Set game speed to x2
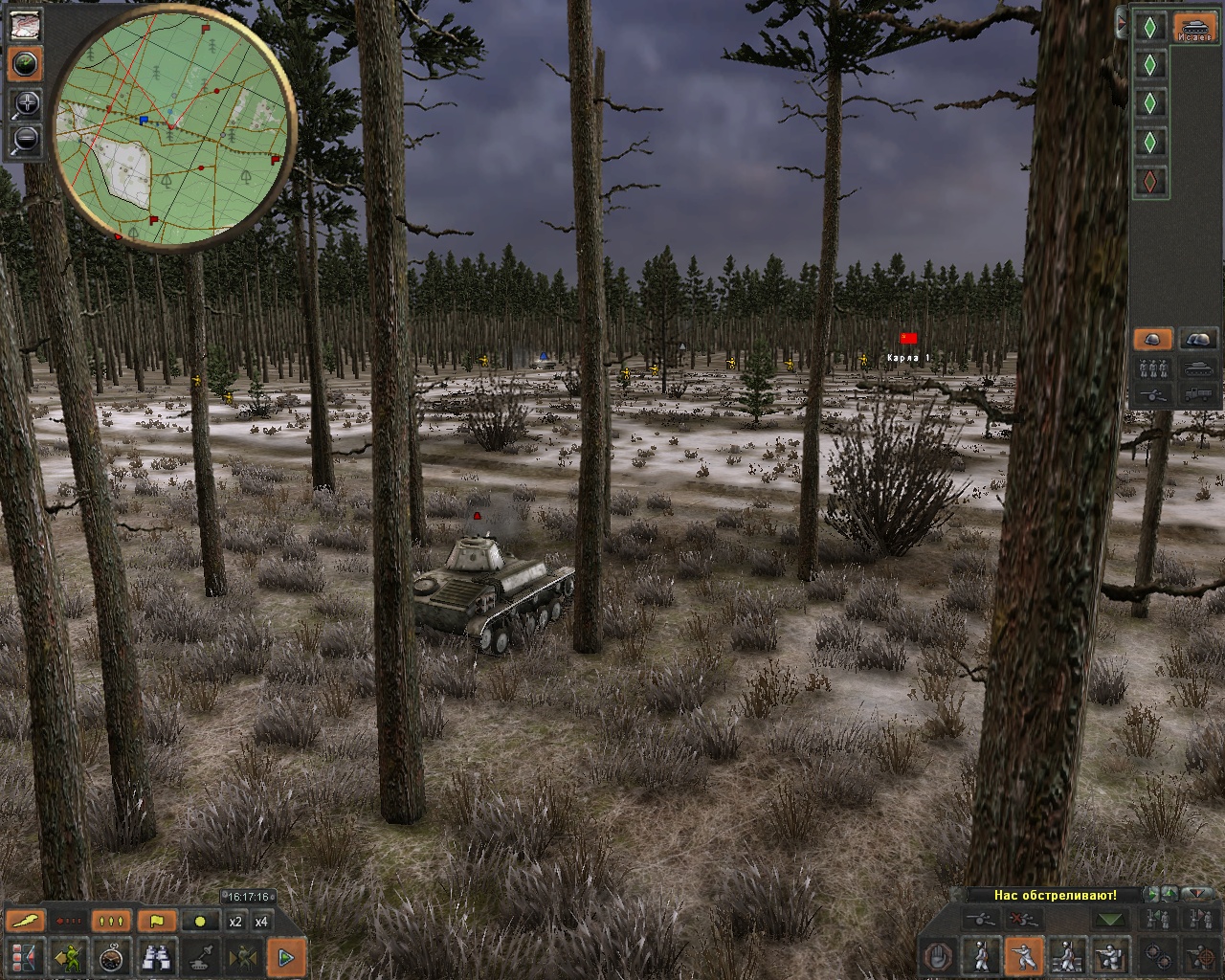Viewport: 1225px width, 980px height. pos(235,922)
